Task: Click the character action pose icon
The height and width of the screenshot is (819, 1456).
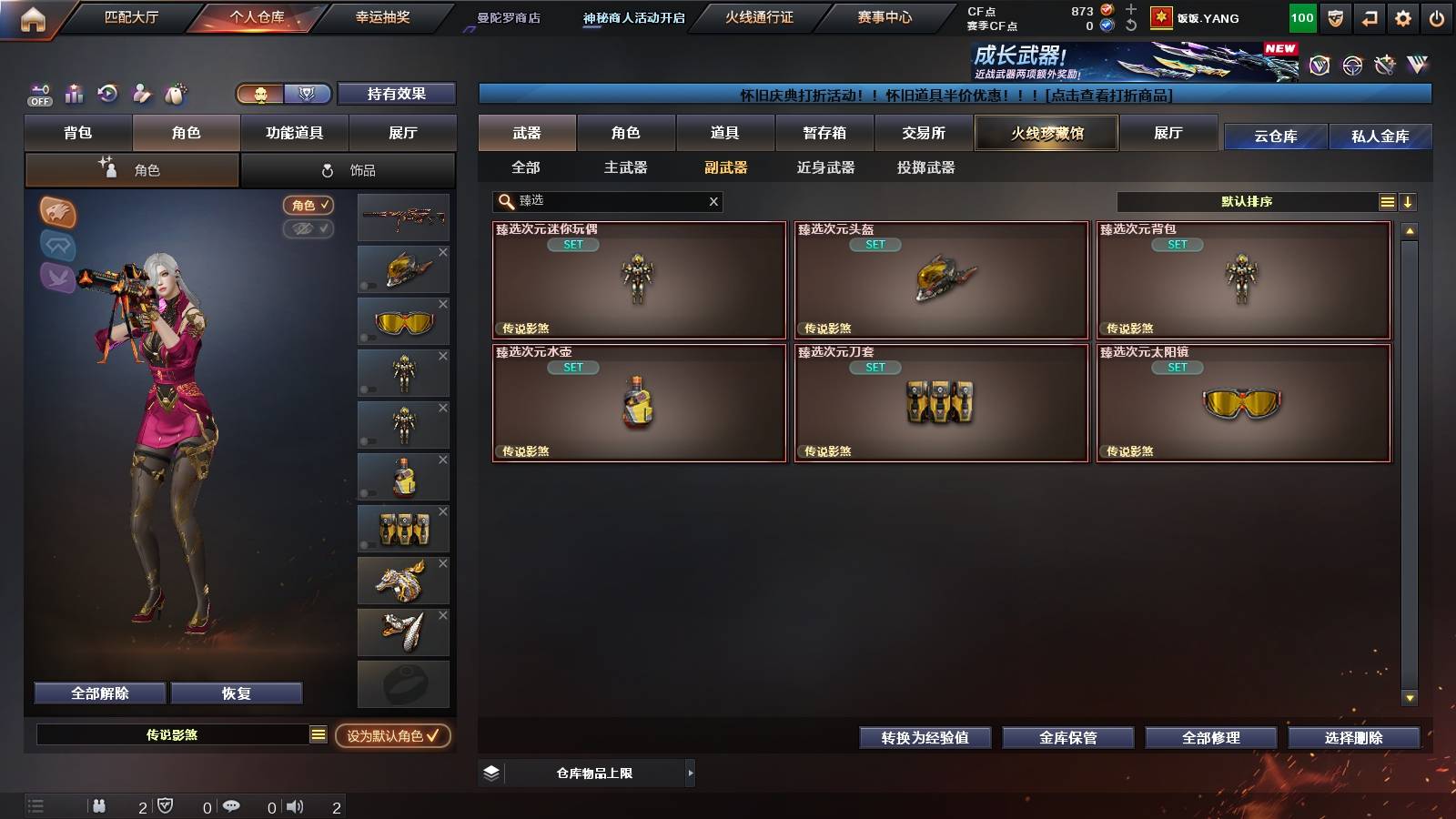Action: (x=141, y=94)
